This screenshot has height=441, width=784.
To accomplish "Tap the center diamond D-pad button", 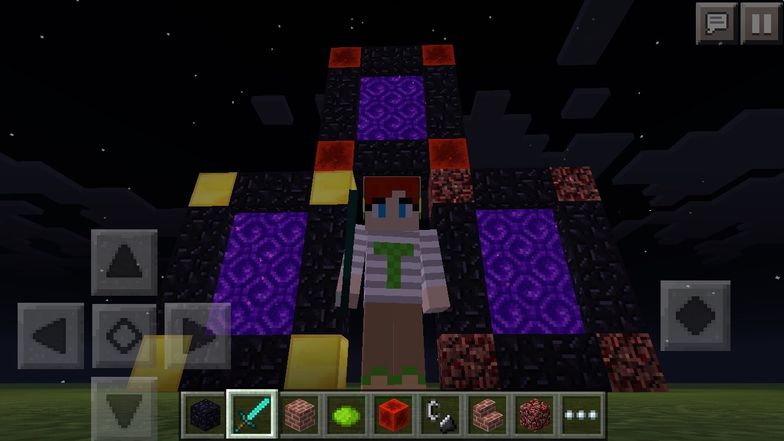I will click(124, 335).
